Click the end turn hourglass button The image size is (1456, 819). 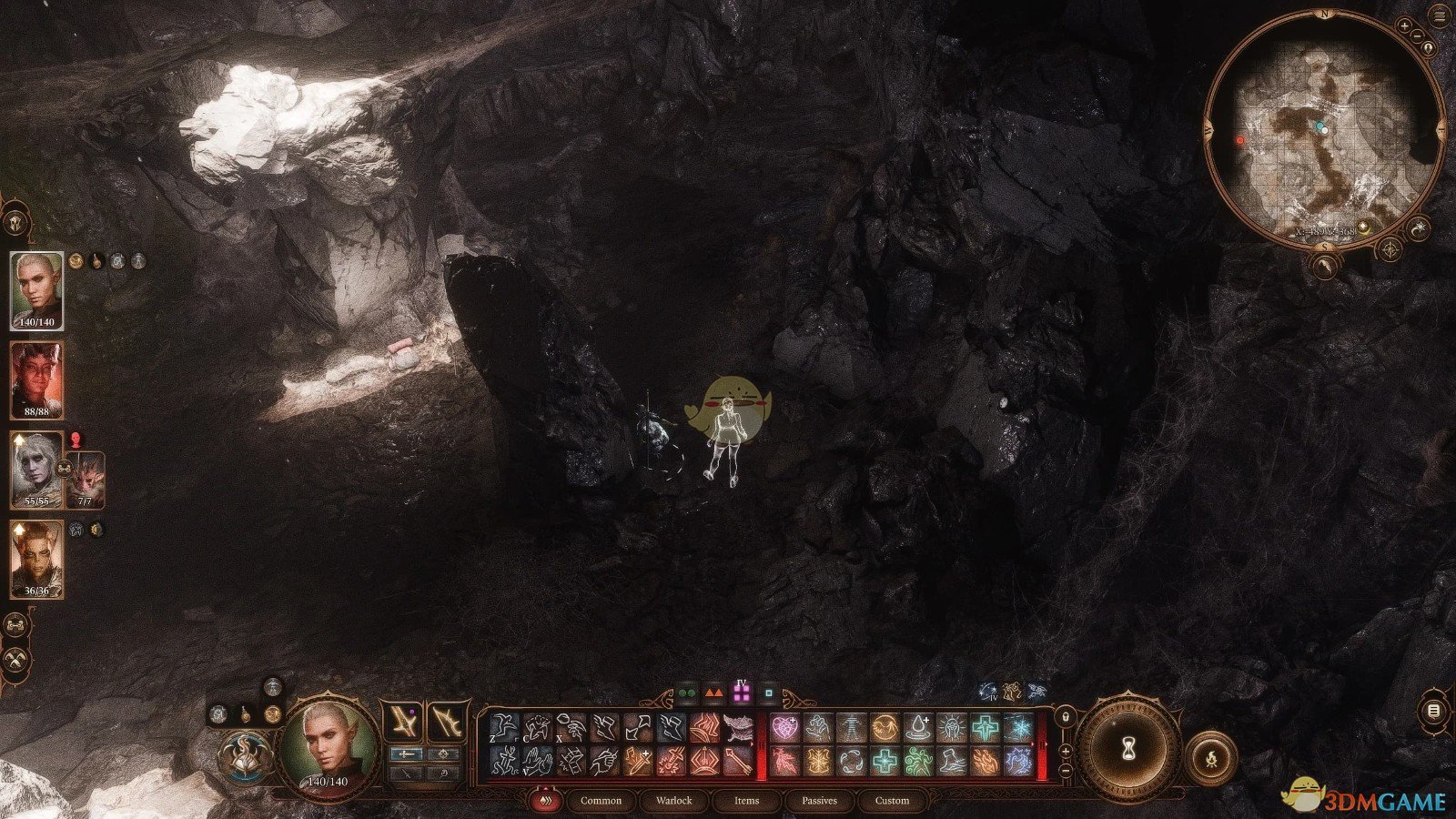pyautogui.click(x=1128, y=749)
